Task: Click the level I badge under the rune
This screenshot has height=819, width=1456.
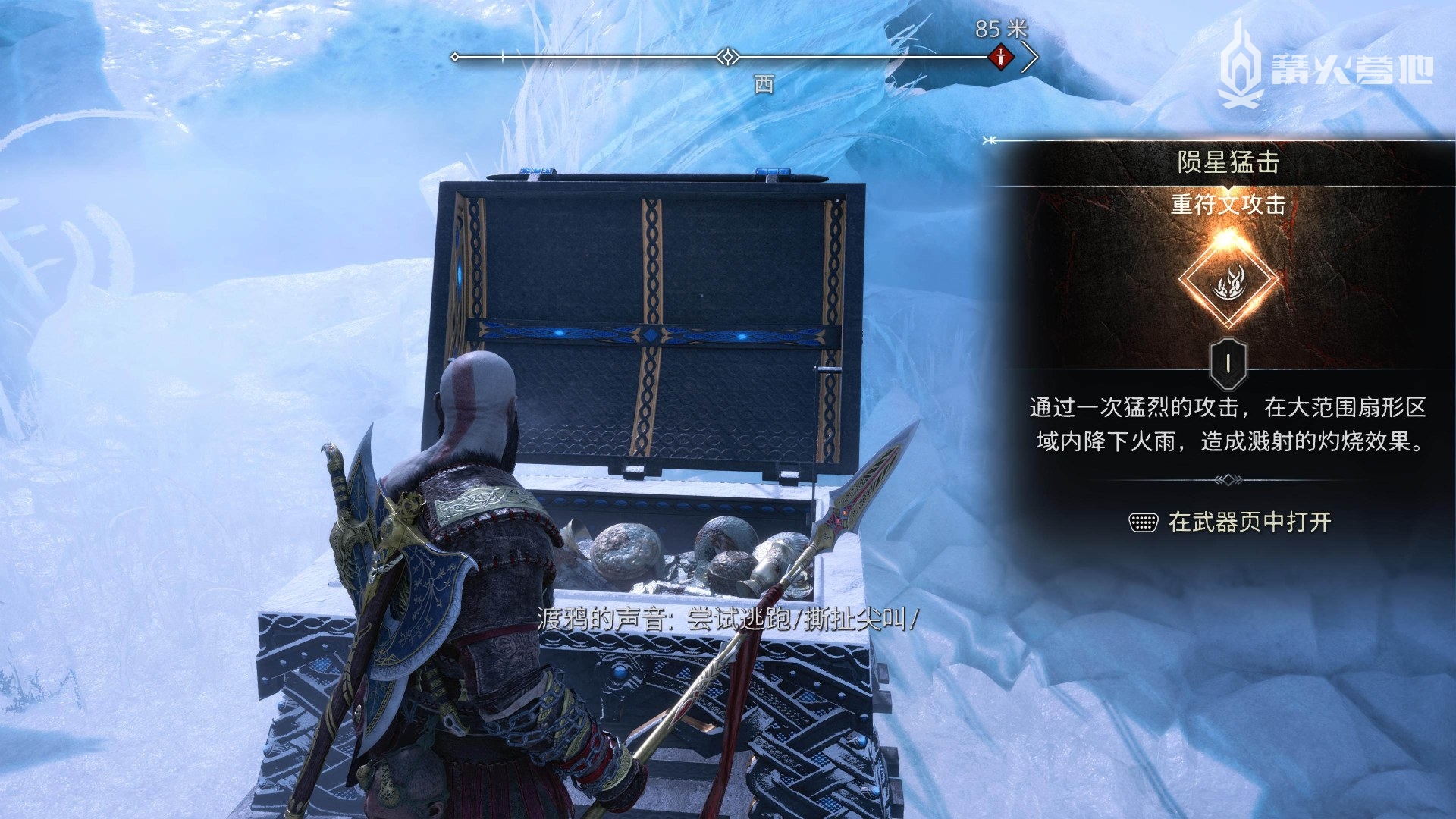Action: [x=1228, y=364]
